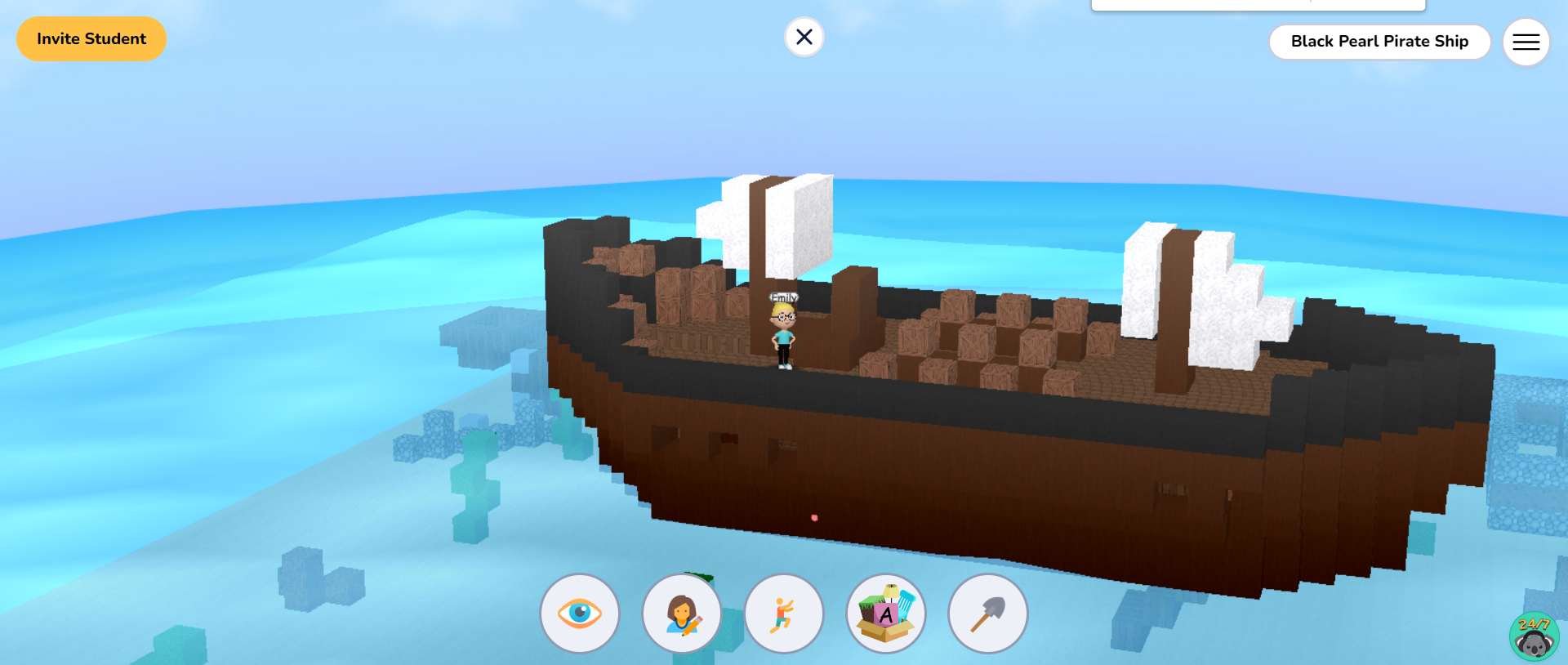Click the Black Pearl Pirate Ship title pill

[x=1379, y=41]
